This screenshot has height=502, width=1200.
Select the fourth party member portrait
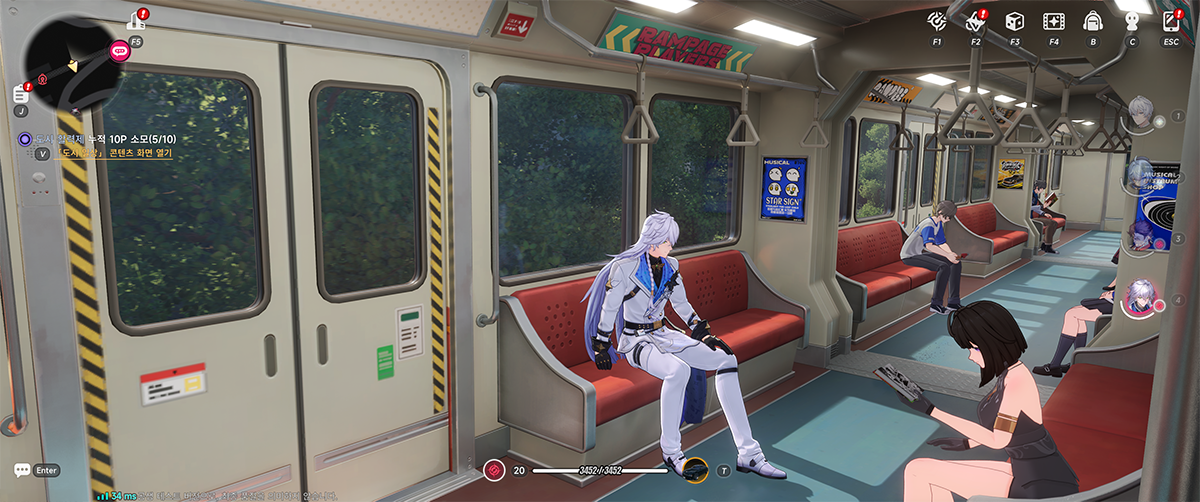point(1139,297)
